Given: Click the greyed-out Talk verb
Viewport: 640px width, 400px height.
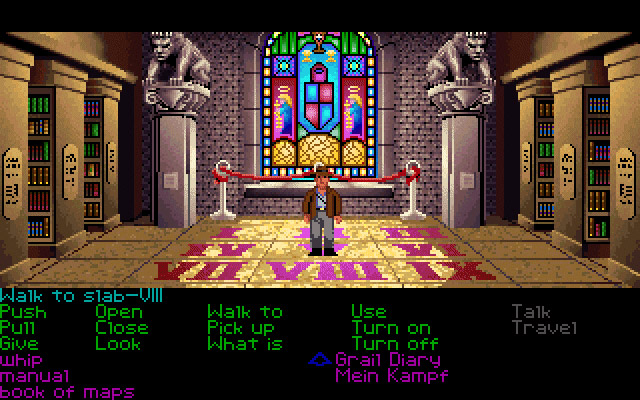Looking at the screenshot, I should tap(531, 312).
